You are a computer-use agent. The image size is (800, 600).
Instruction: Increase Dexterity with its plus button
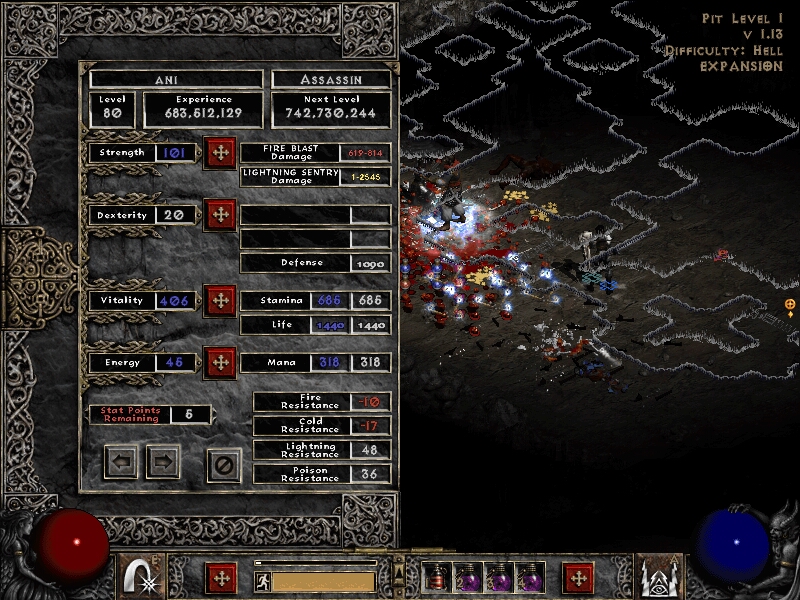[219, 215]
